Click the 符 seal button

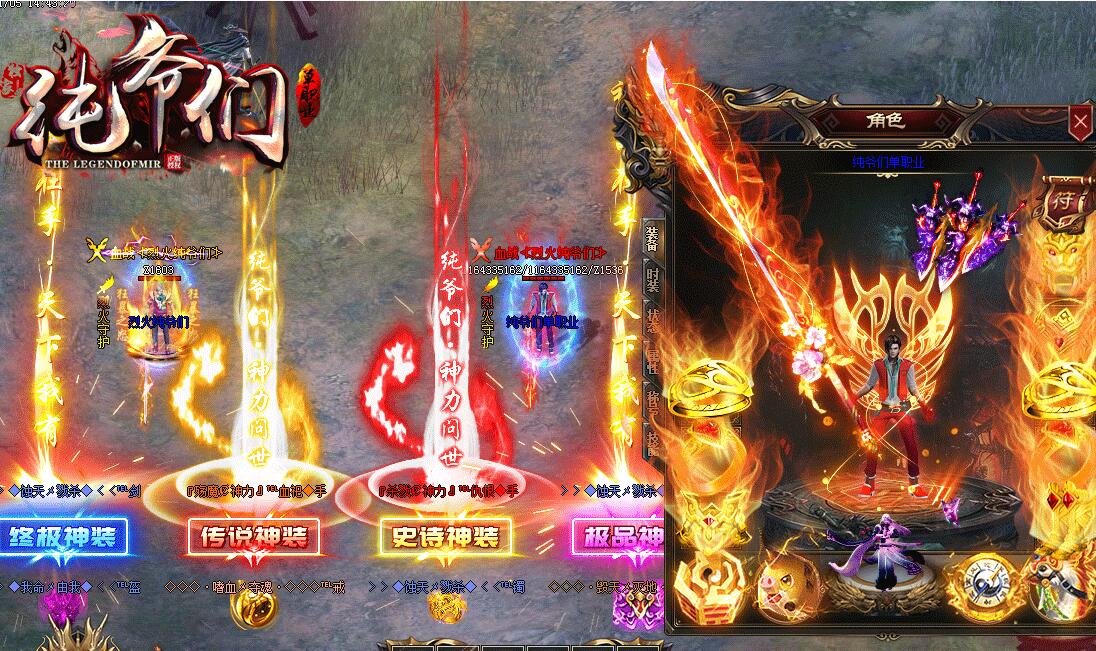coord(1062,198)
